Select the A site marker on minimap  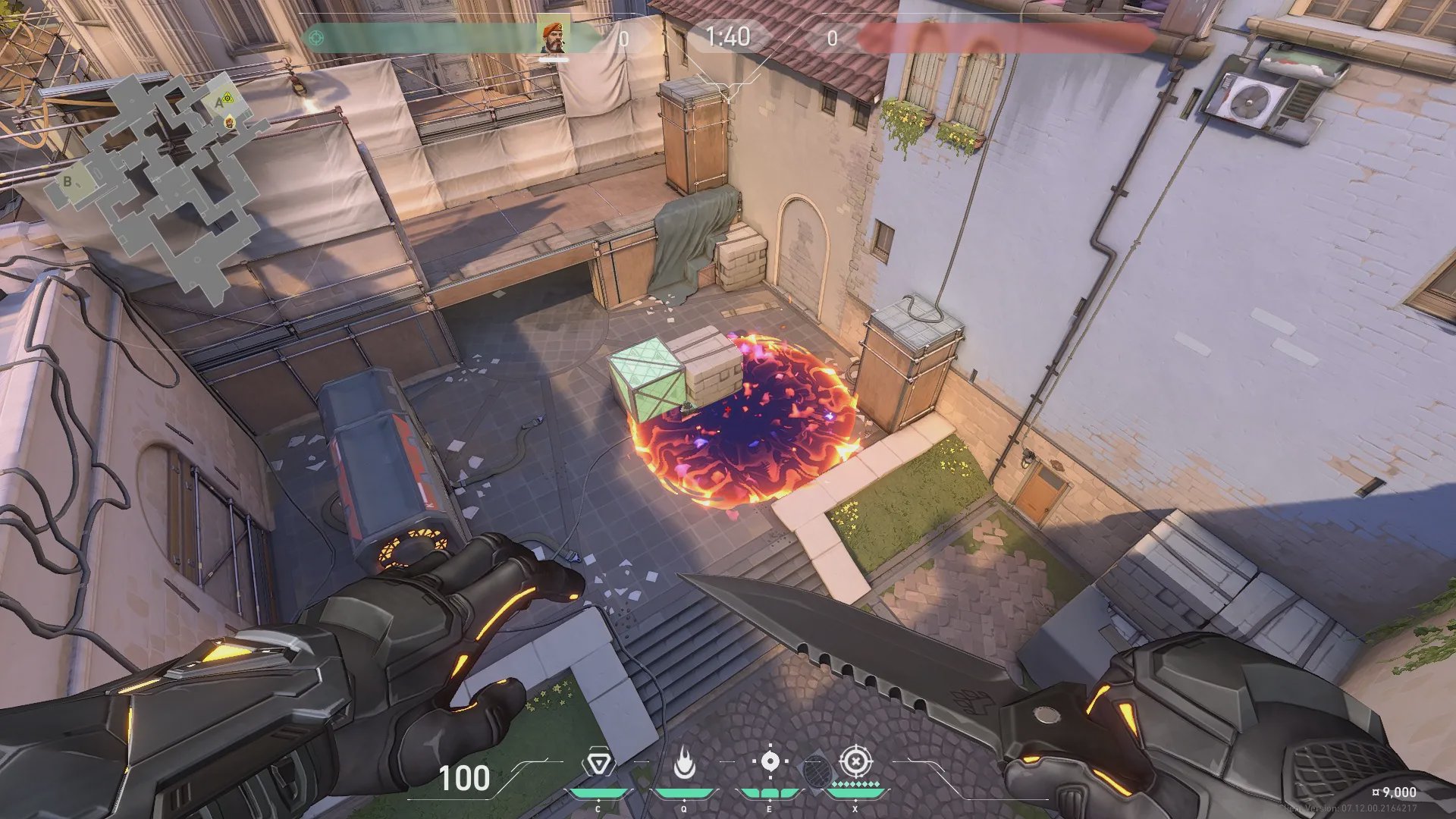click(218, 102)
